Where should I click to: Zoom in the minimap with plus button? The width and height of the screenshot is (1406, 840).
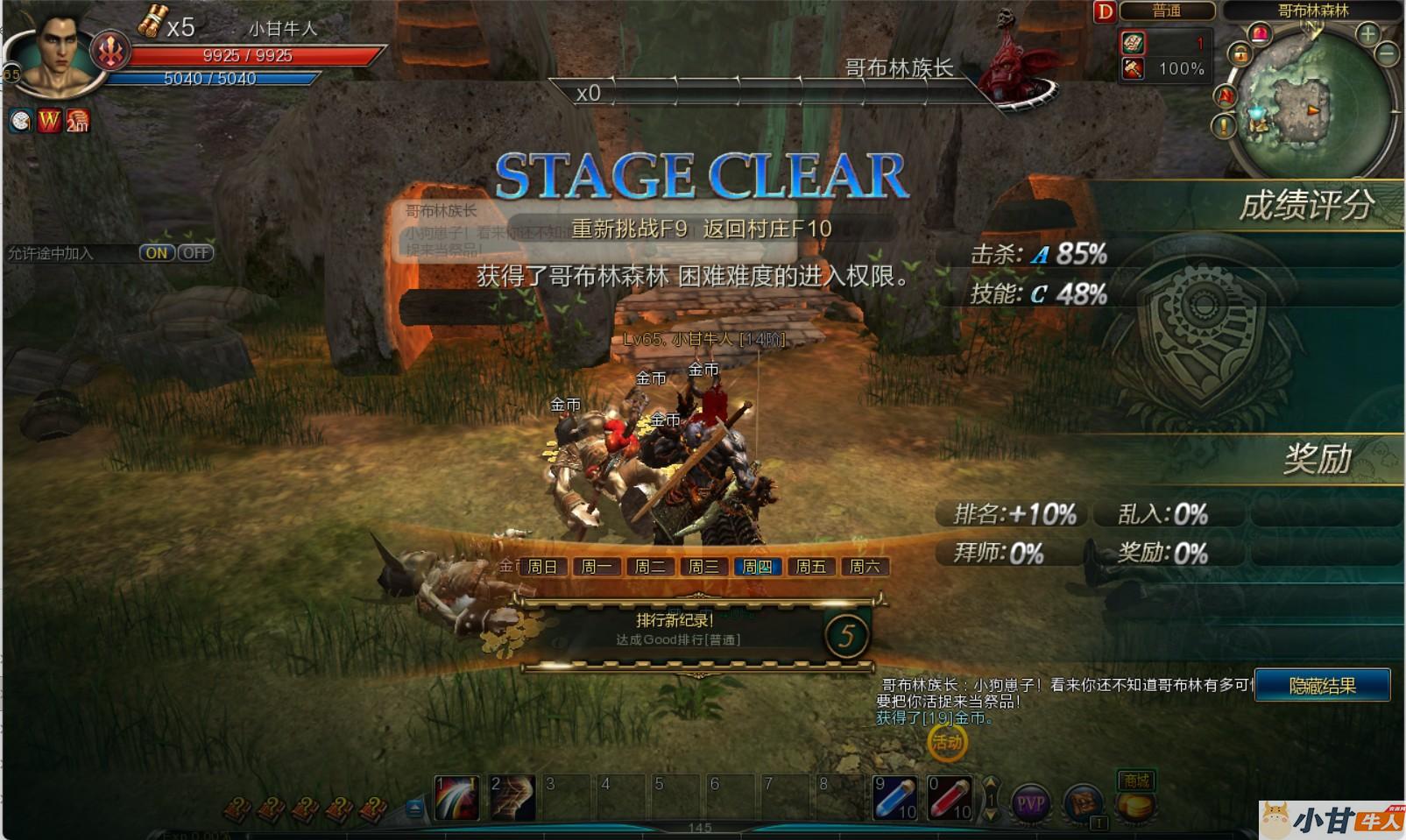pyautogui.click(x=1367, y=34)
